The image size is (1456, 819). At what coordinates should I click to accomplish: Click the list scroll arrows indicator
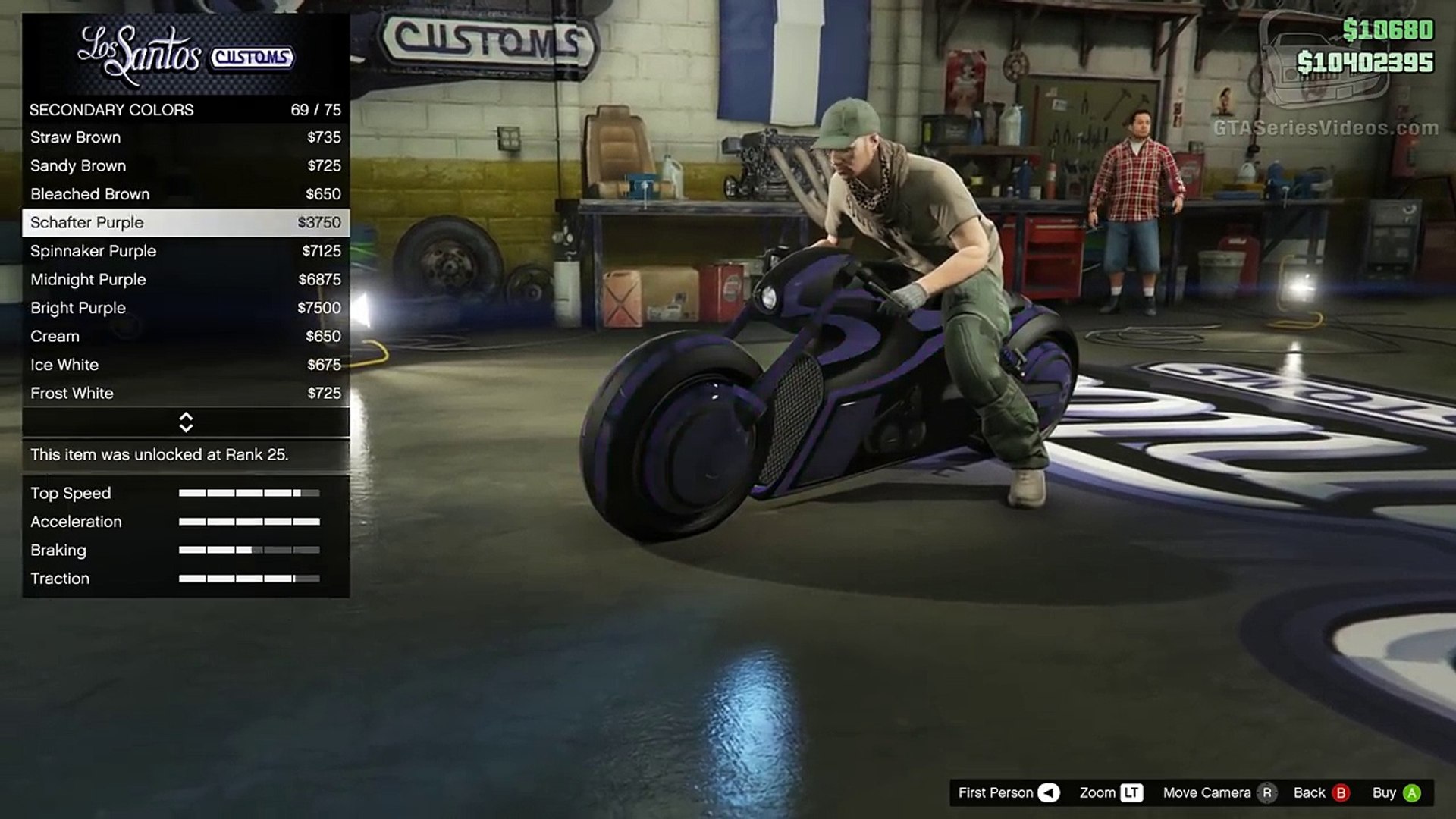click(186, 422)
